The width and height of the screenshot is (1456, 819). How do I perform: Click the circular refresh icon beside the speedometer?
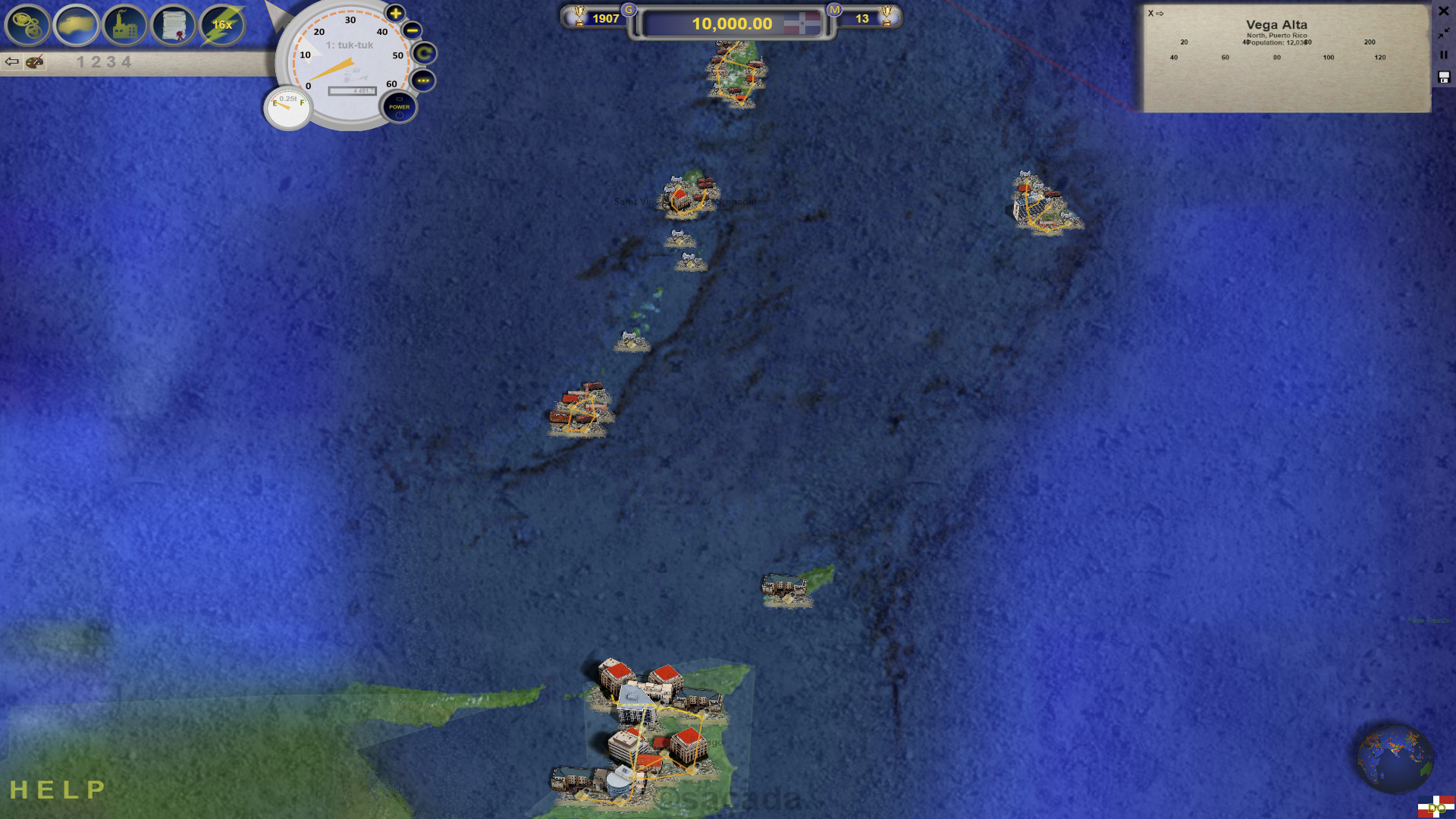[x=424, y=55]
